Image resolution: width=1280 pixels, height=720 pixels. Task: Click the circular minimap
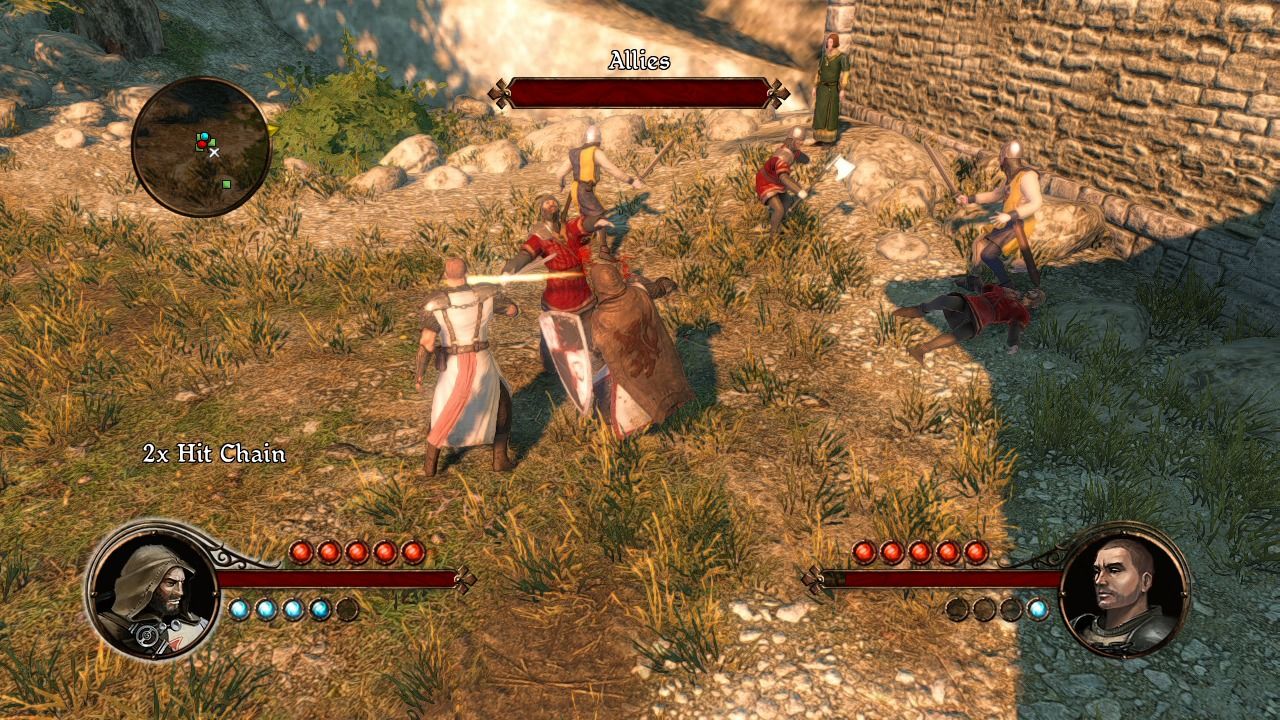pyautogui.click(x=201, y=146)
